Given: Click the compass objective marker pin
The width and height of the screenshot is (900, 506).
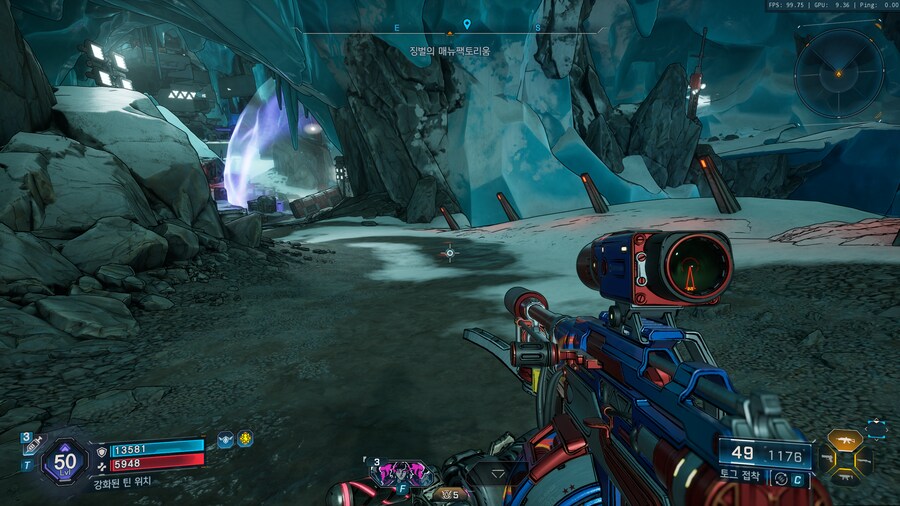Looking at the screenshot, I should click(467, 23).
